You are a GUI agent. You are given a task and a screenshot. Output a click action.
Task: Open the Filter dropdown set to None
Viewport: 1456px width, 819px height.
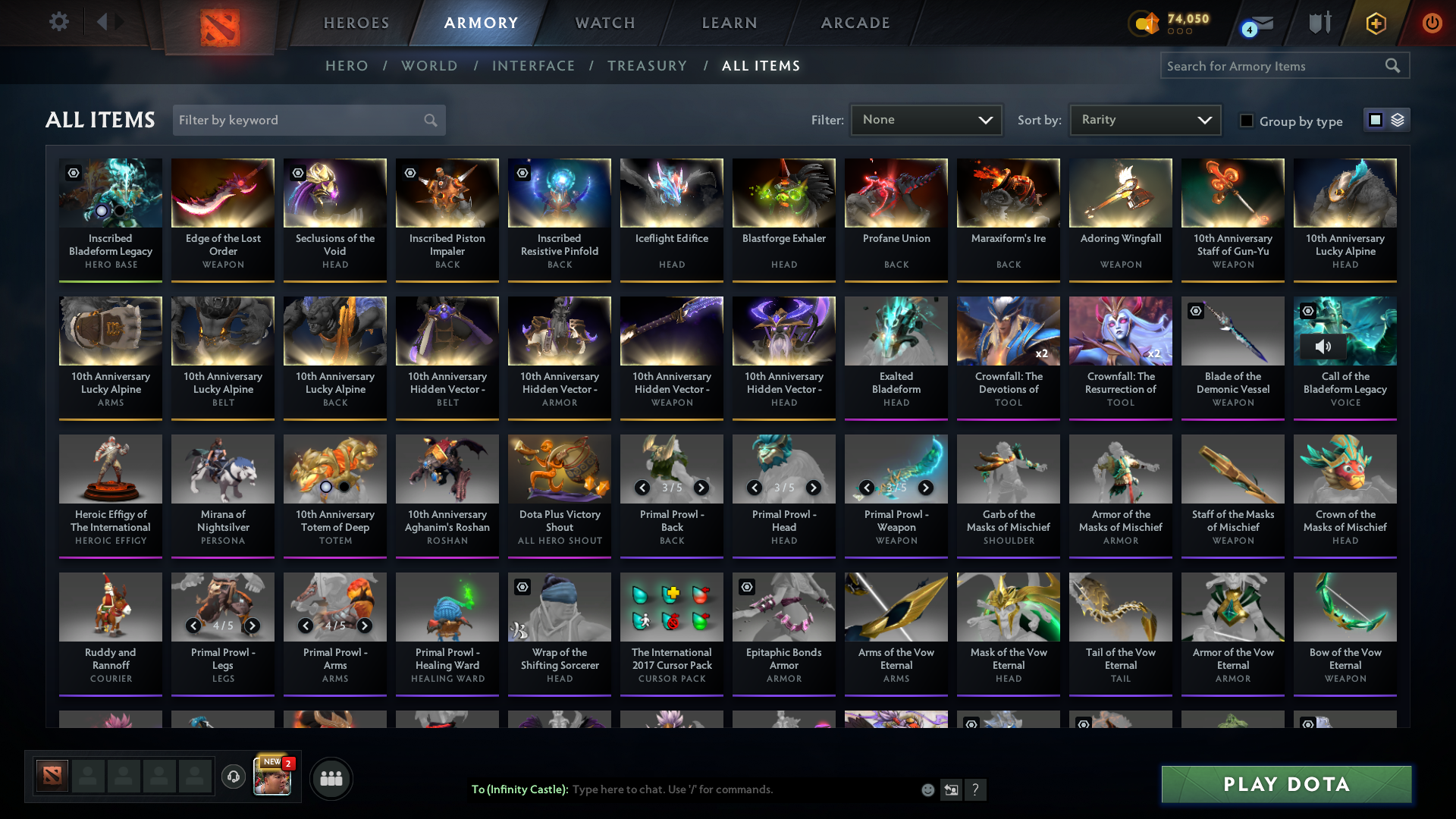[925, 119]
